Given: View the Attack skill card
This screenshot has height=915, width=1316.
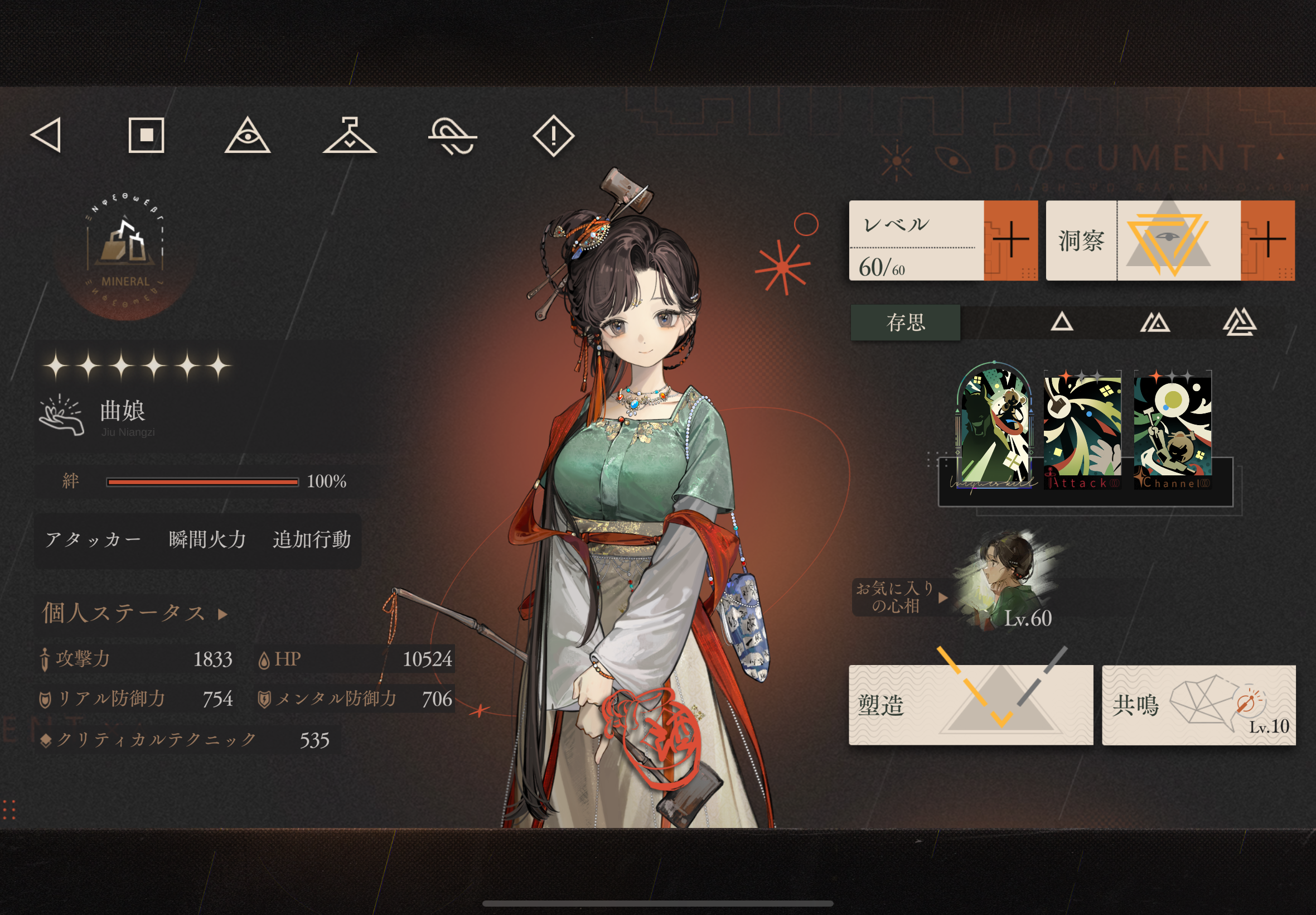Looking at the screenshot, I should [1082, 431].
